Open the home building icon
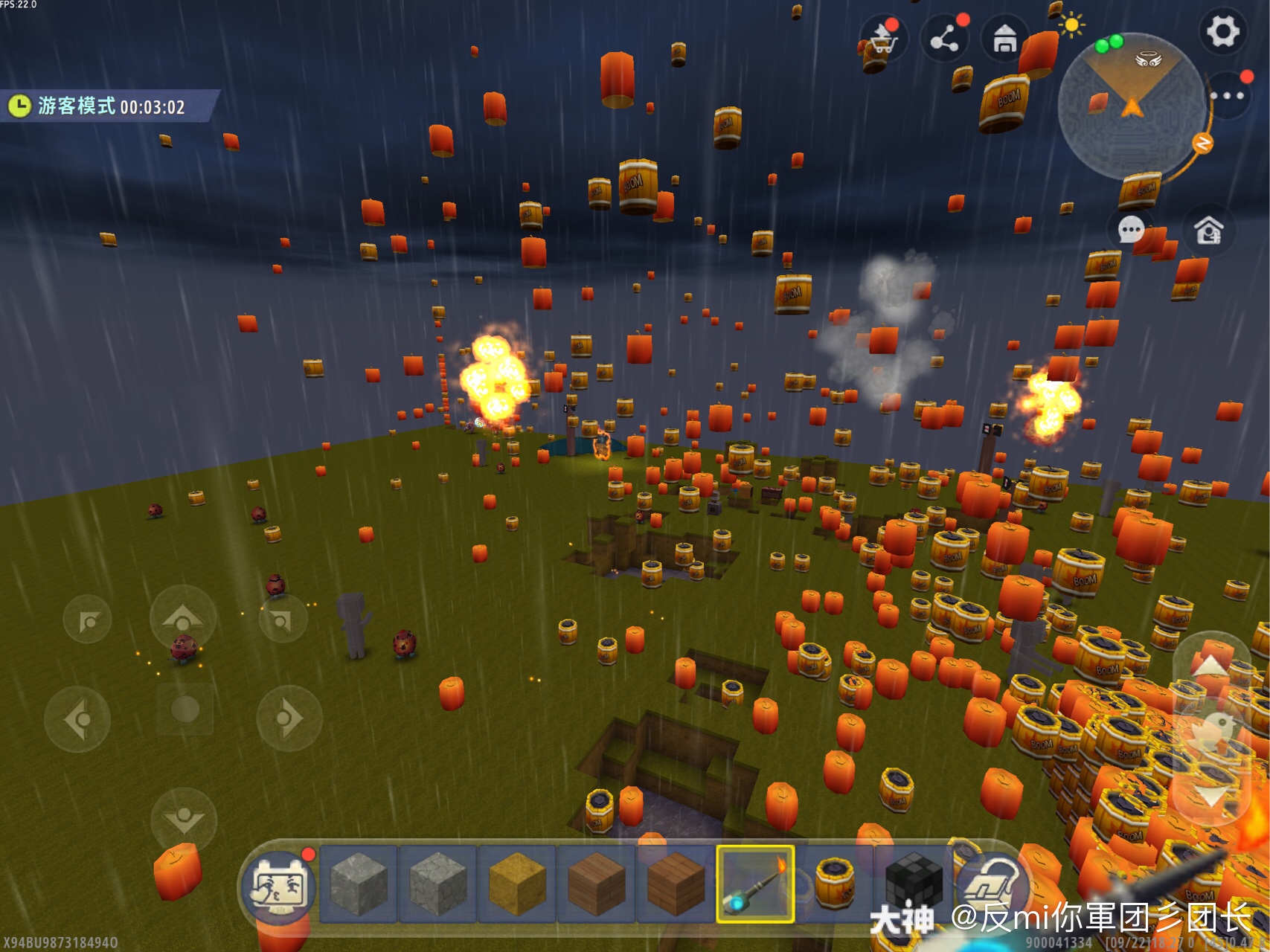 pos(1004,39)
